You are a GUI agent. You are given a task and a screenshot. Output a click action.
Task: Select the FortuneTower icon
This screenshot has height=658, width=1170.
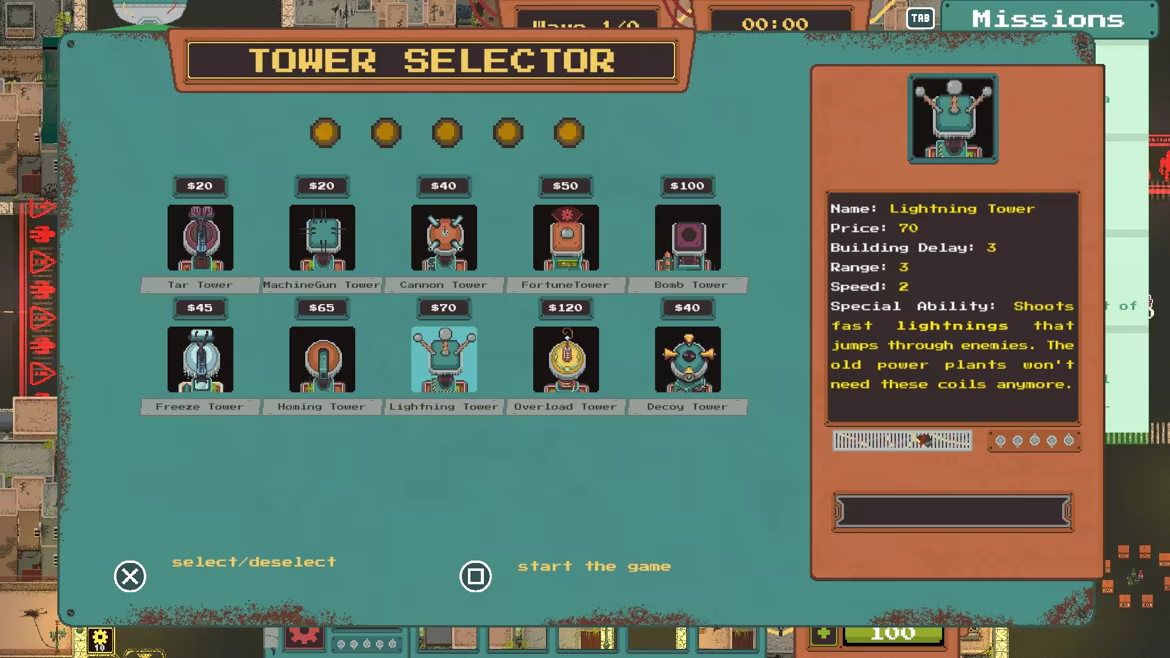566,238
